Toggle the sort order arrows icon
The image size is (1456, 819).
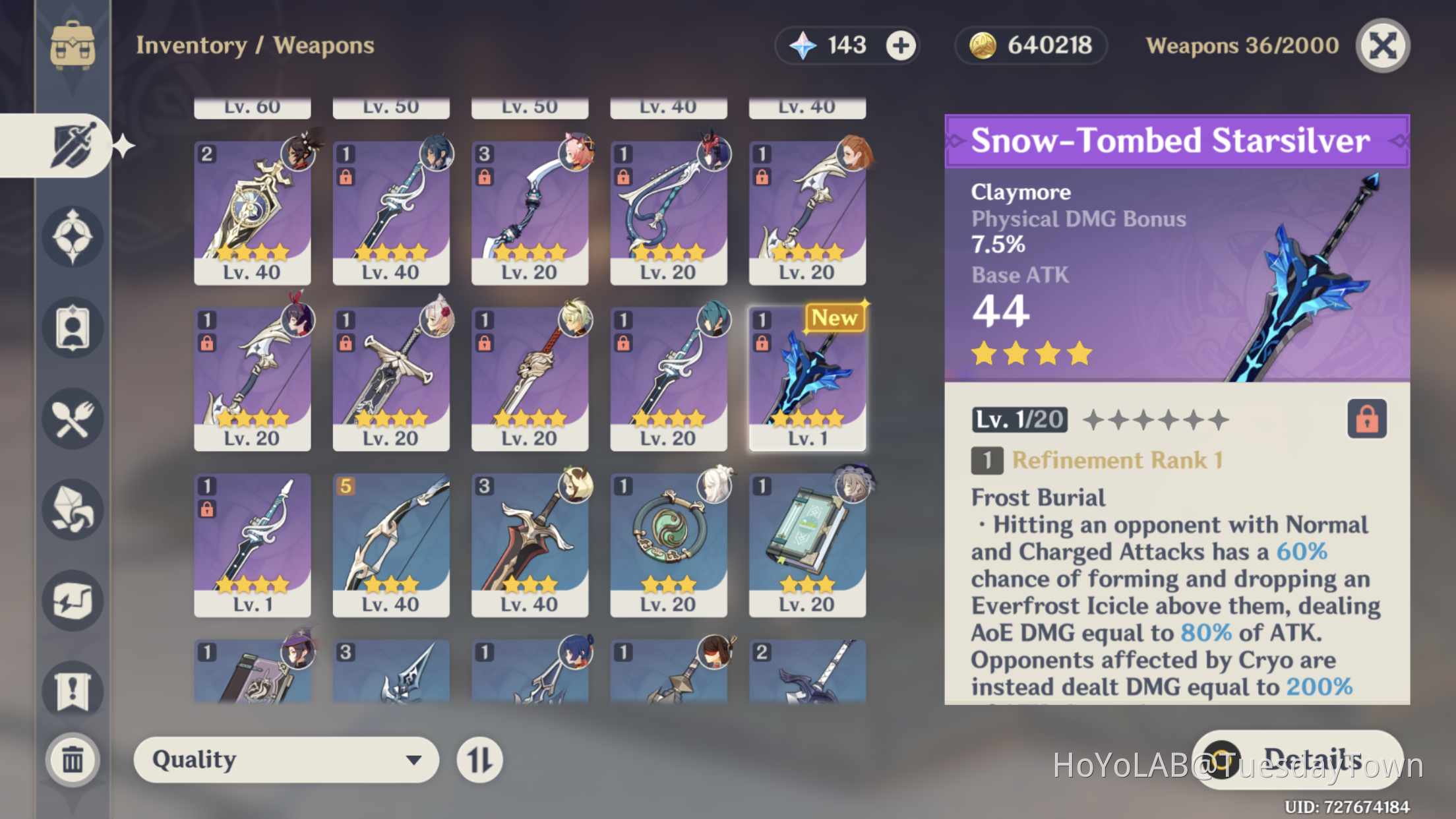point(480,759)
